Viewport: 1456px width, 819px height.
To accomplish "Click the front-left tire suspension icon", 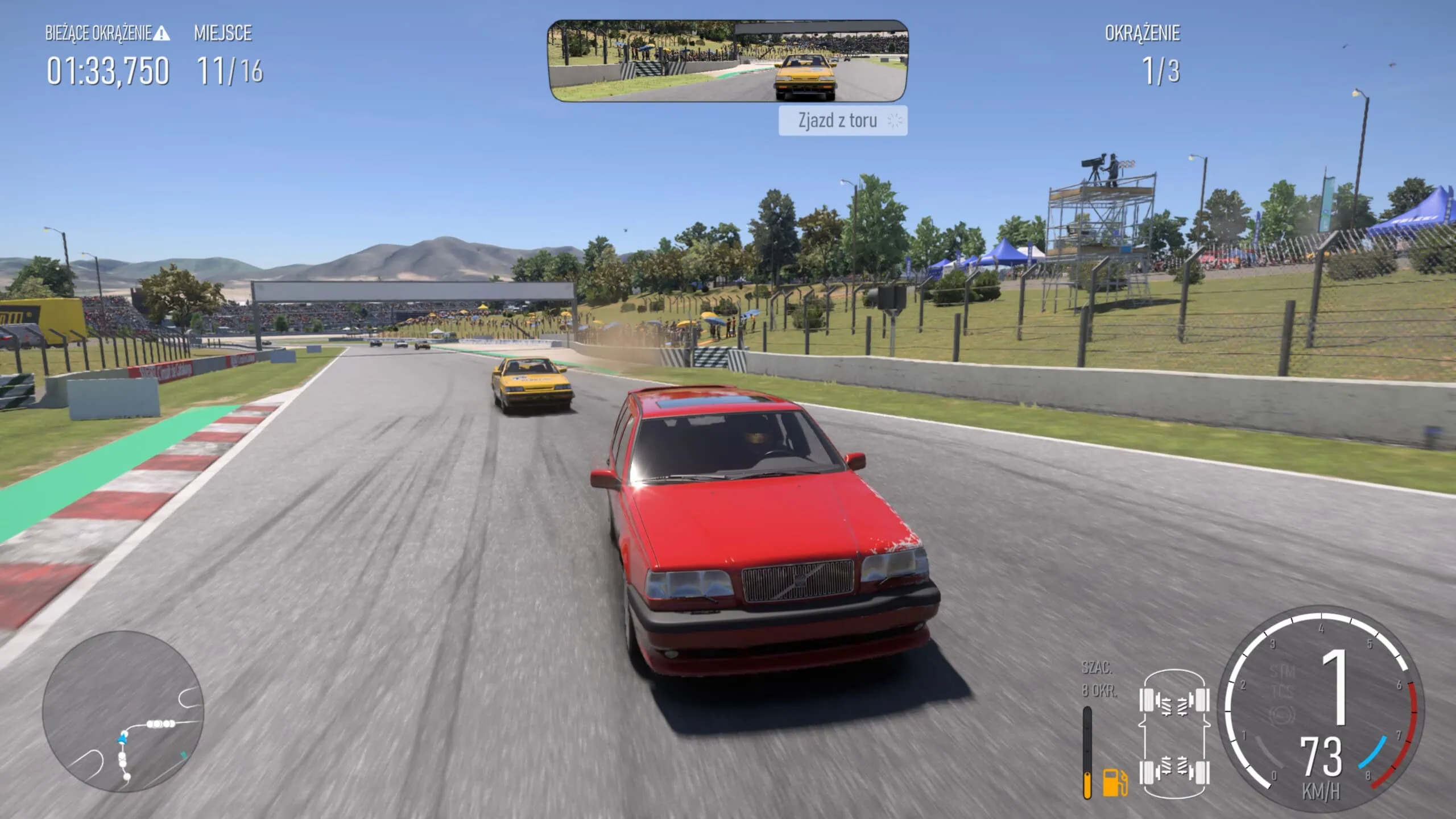I will point(1146,701).
